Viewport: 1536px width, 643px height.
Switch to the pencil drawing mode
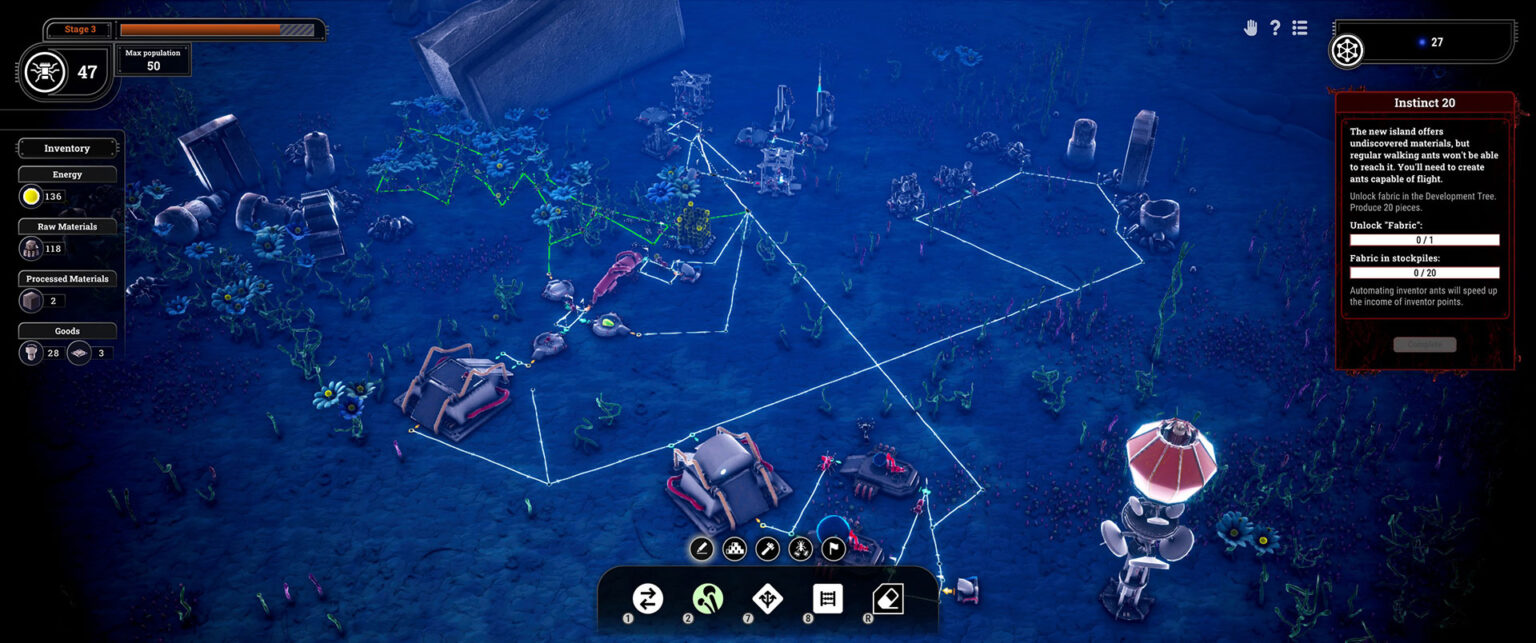(x=702, y=549)
